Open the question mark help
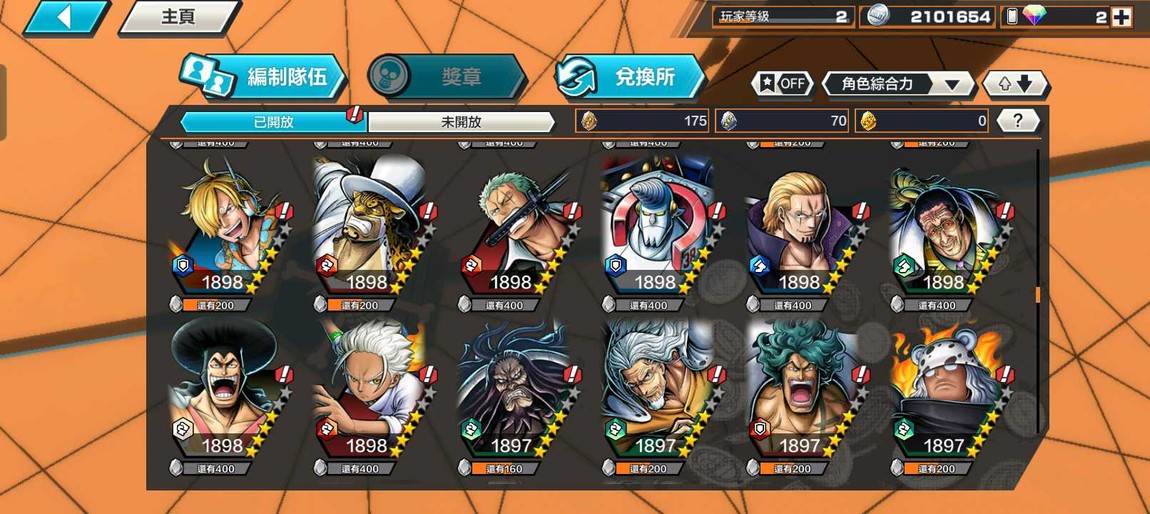This screenshot has height=514, width=1150. (1017, 121)
